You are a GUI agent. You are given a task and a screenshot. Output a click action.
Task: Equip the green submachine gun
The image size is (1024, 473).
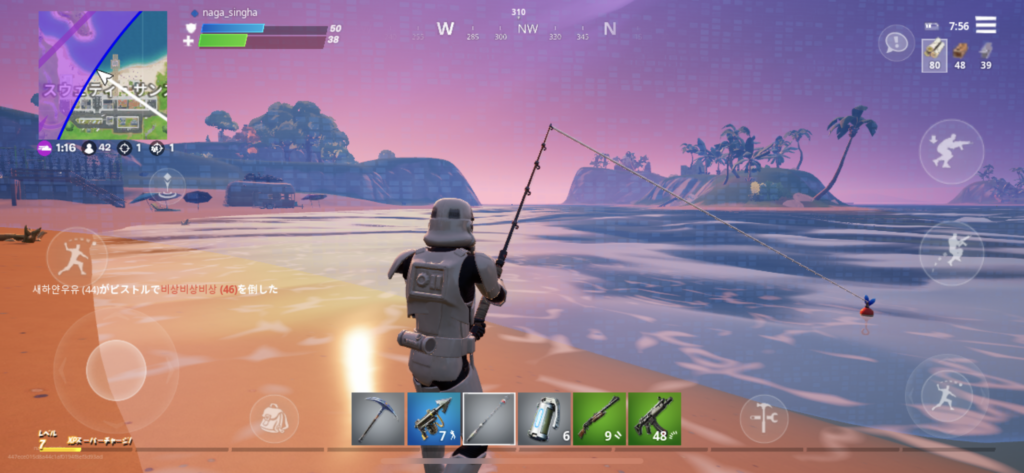coord(655,418)
